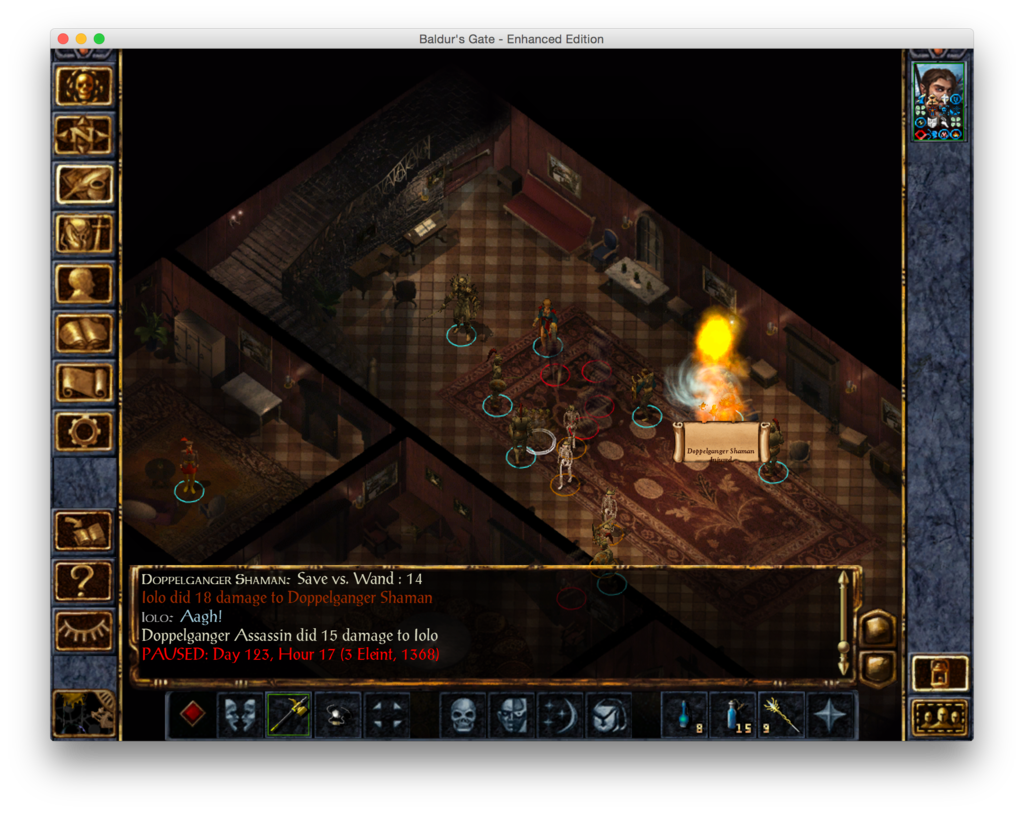The height and width of the screenshot is (813, 1024).
Task: Open the inventory button with armored figure
Action: click(x=84, y=234)
